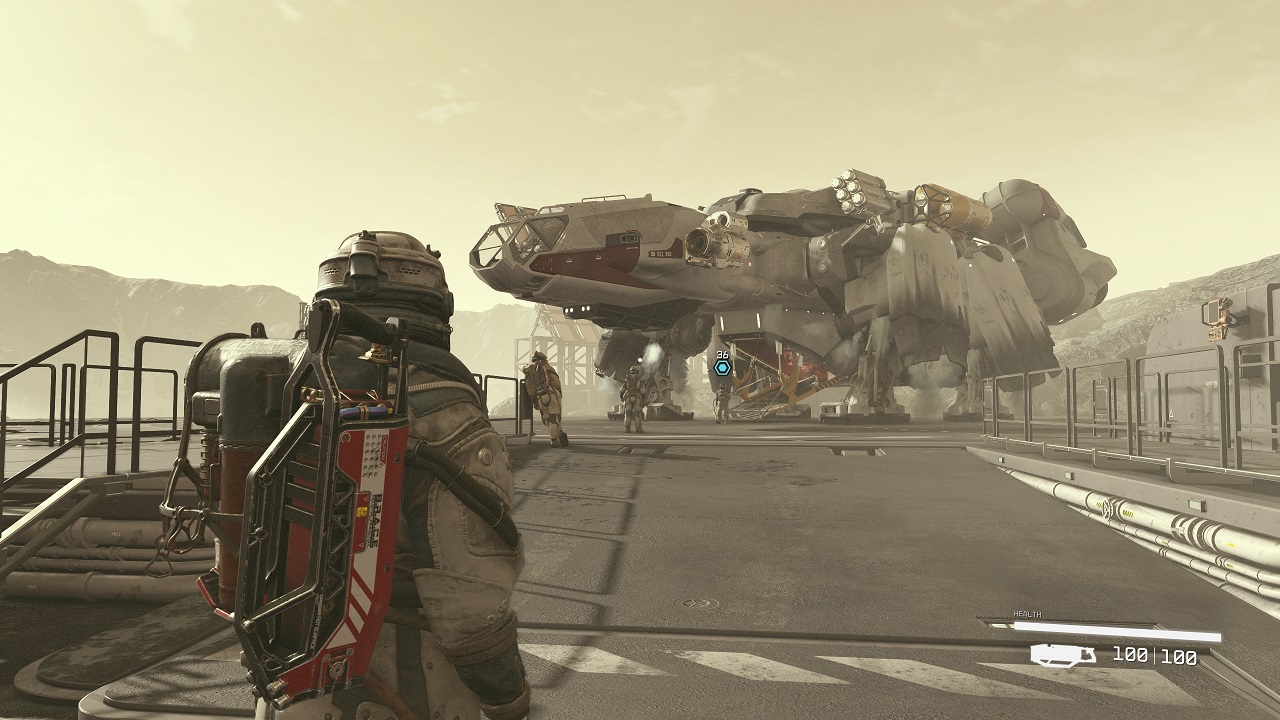
Task: Click the blue hexagon objective marker
Action: point(722,368)
